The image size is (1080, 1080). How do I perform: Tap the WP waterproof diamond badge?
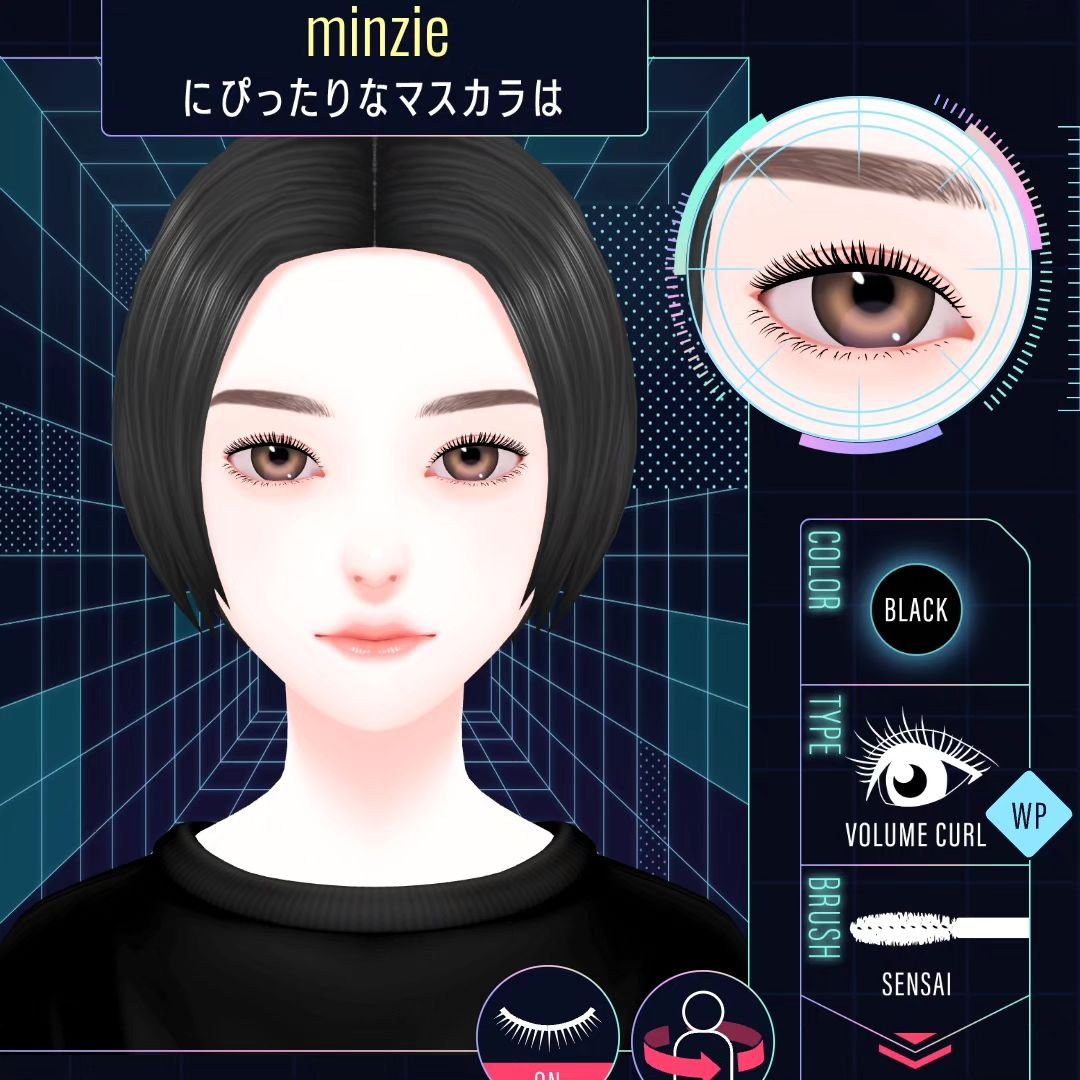[x=1028, y=815]
